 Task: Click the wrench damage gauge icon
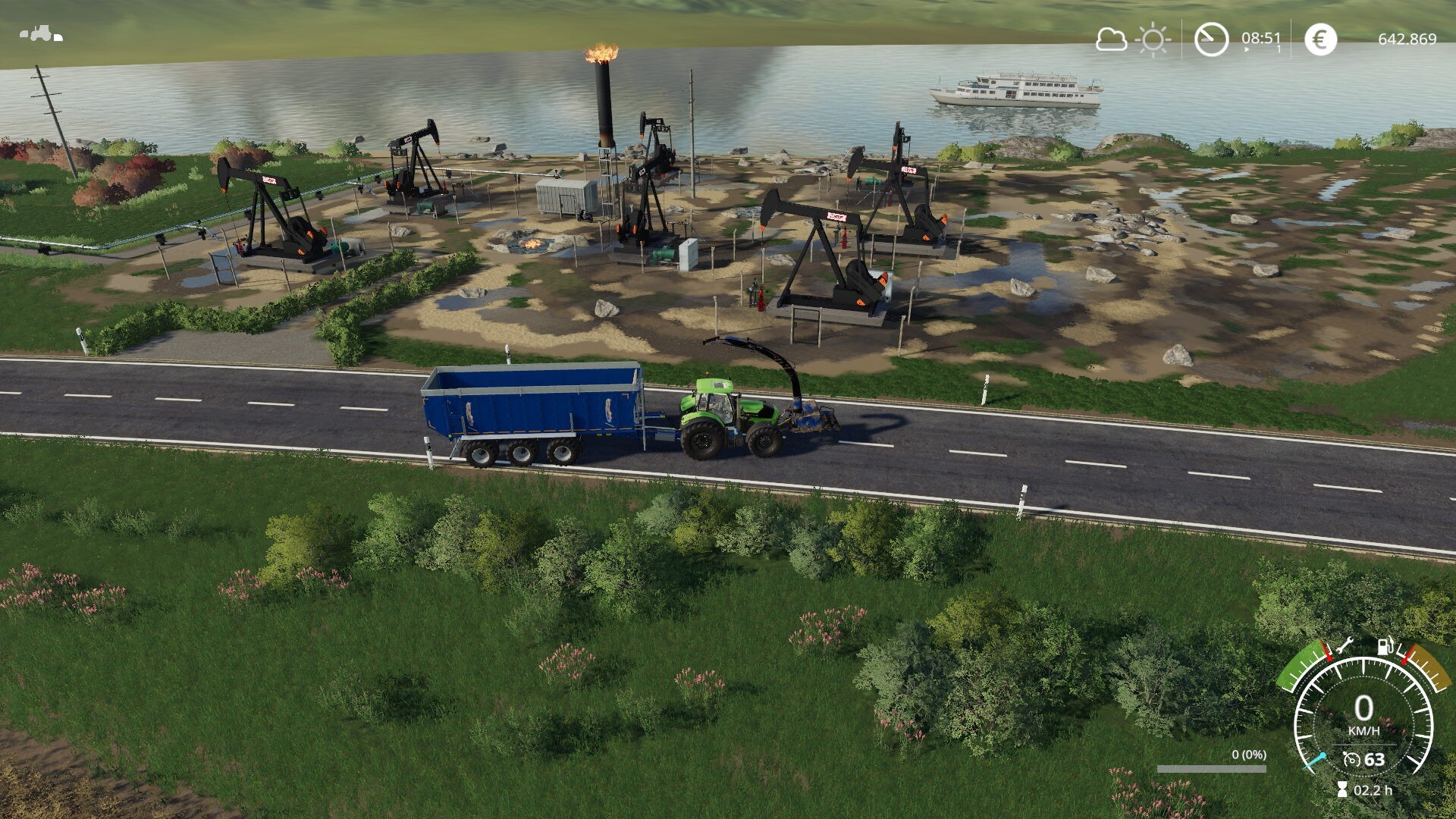click(1345, 646)
